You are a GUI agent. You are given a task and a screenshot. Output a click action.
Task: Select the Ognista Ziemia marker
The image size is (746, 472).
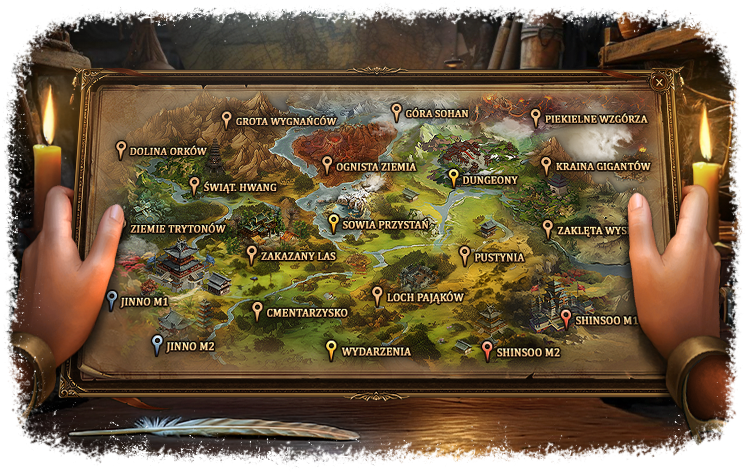coord(326,164)
